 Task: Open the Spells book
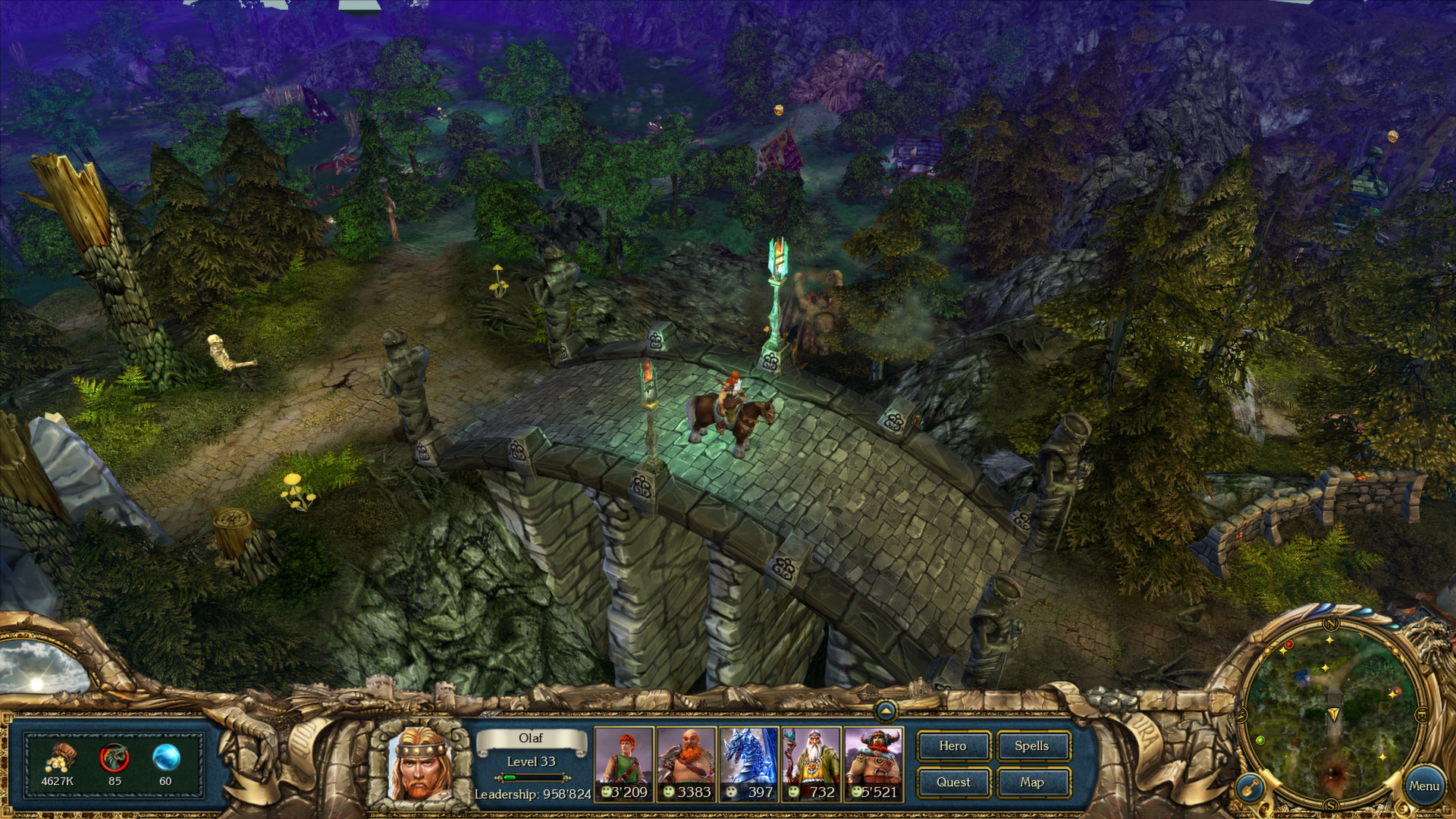[x=1033, y=746]
